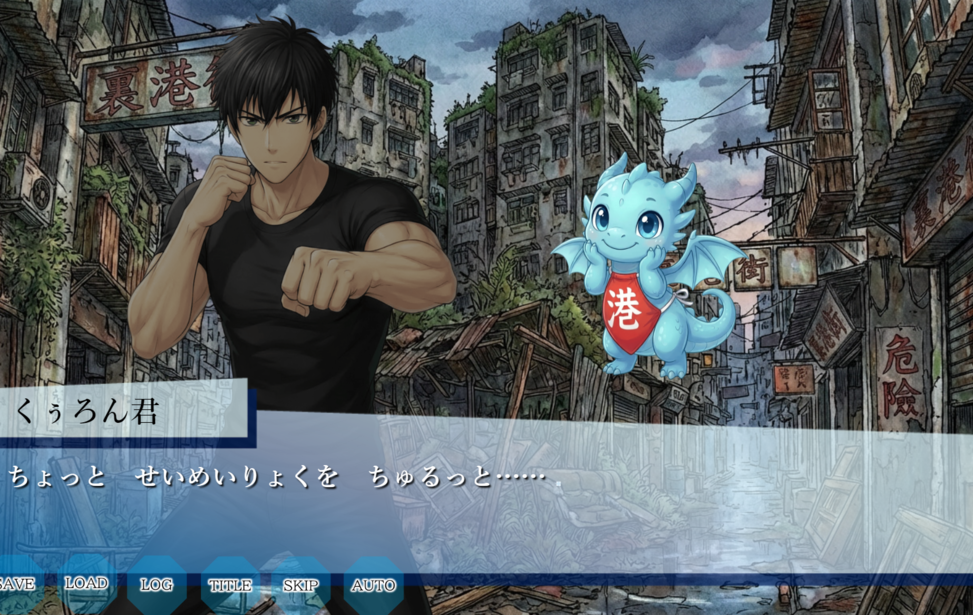Screen dimensions: 973x615
Task: Open the LOAD menu
Action: pyautogui.click(x=86, y=584)
